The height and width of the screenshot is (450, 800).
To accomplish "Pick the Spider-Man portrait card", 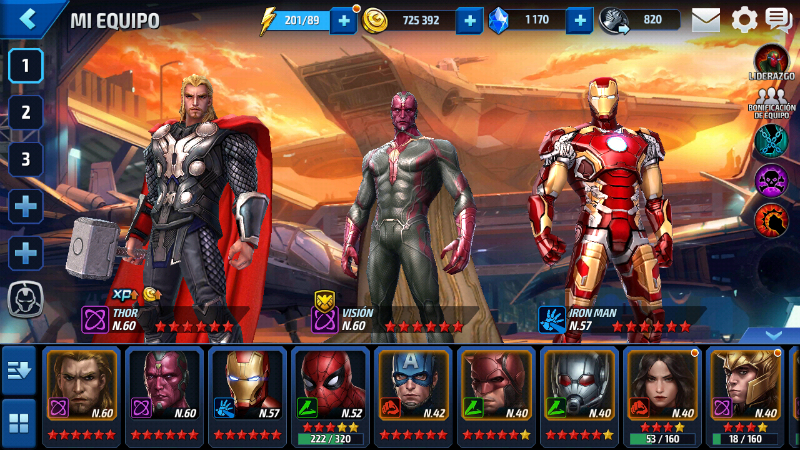I will pyautogui.click(x=330, y=395).
